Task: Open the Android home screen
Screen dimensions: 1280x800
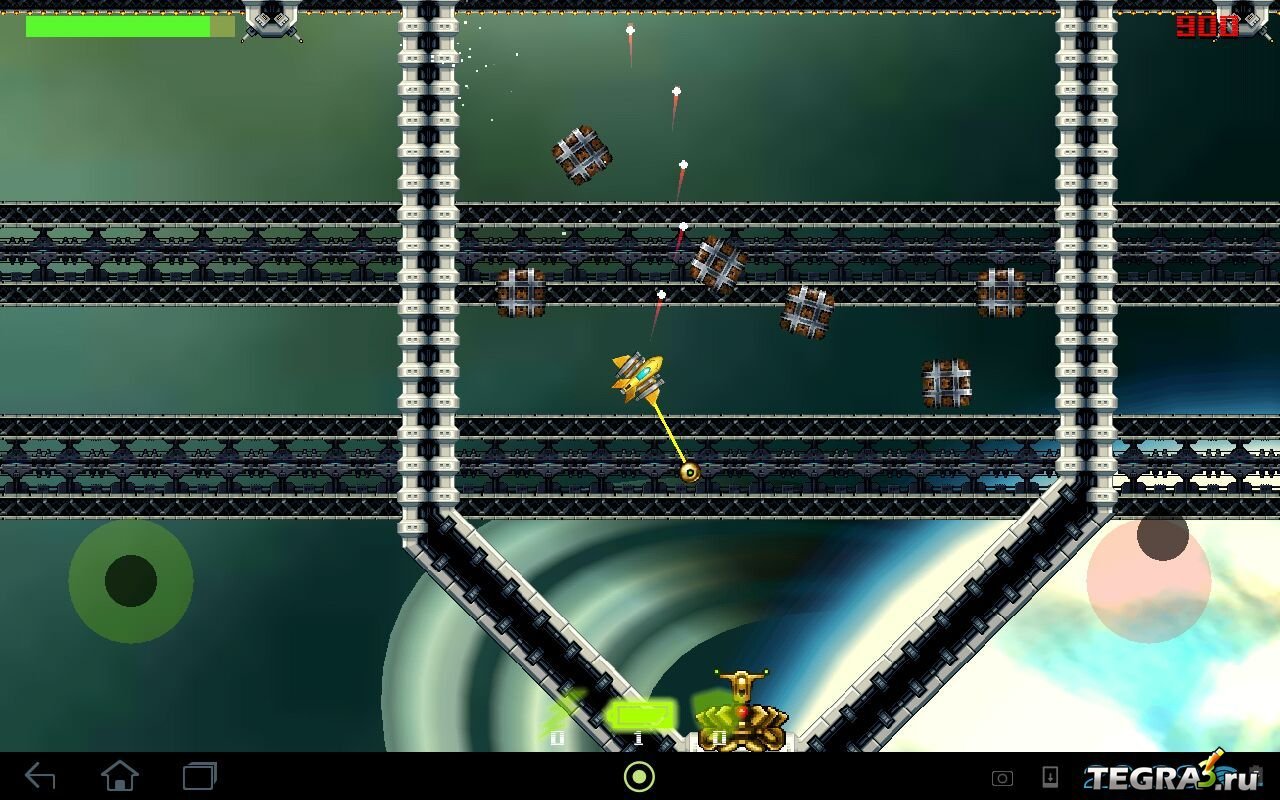Action: pos(119,776)
